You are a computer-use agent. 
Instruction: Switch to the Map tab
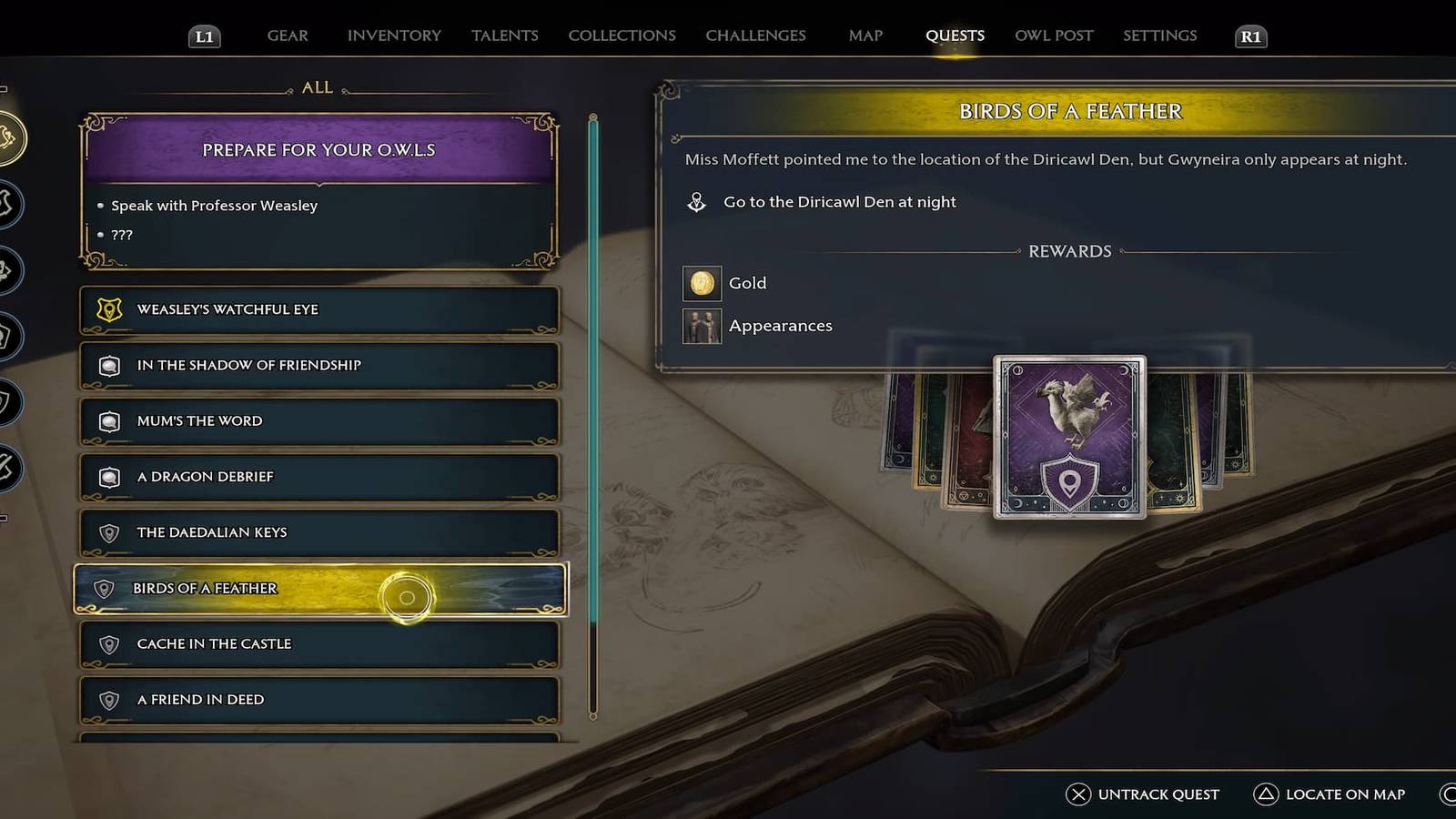coord(865,35)
